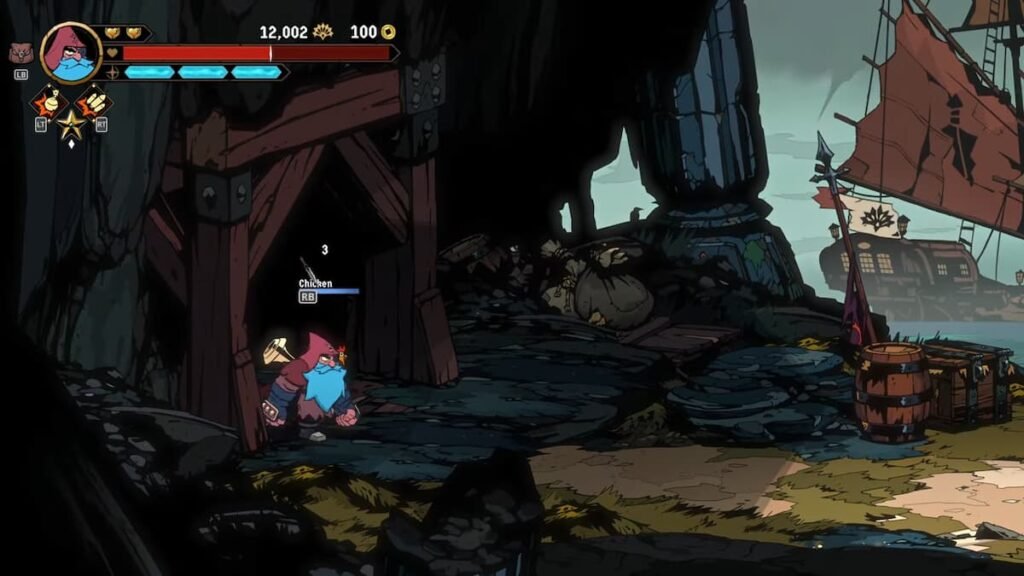Open the bag icon beside the portrait
1024x576 pixels.
(x=20, y=54)
